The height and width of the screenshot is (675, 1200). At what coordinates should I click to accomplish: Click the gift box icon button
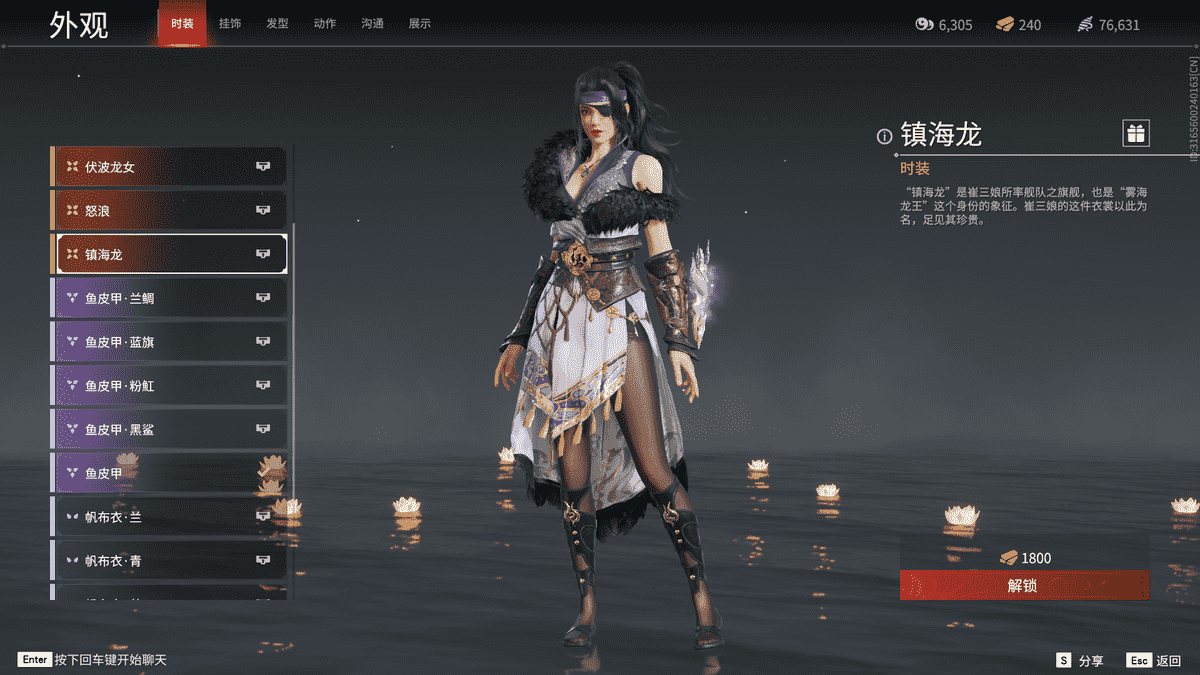1135,133
